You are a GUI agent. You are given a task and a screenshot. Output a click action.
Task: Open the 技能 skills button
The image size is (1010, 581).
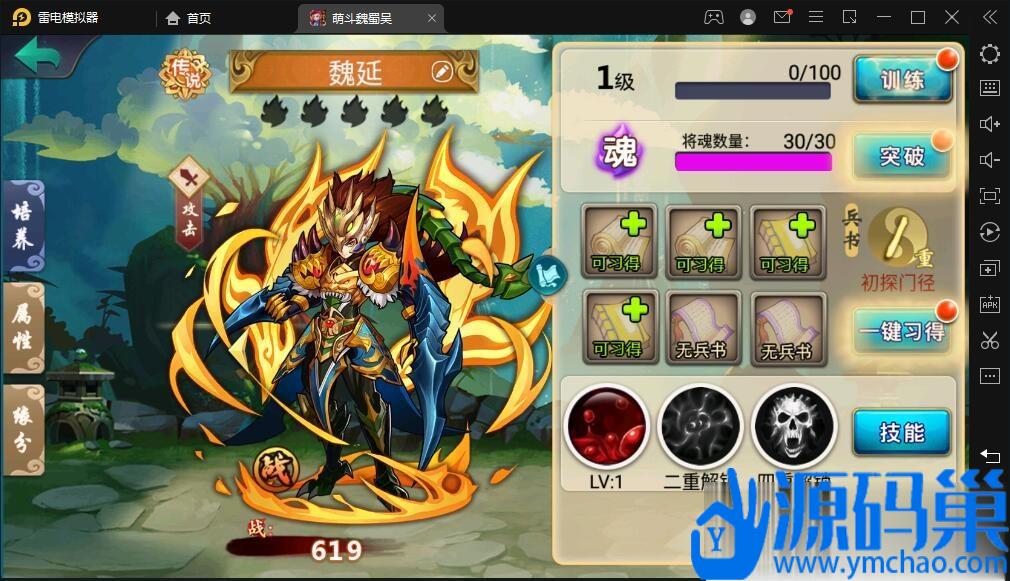(x=901, y=432)
